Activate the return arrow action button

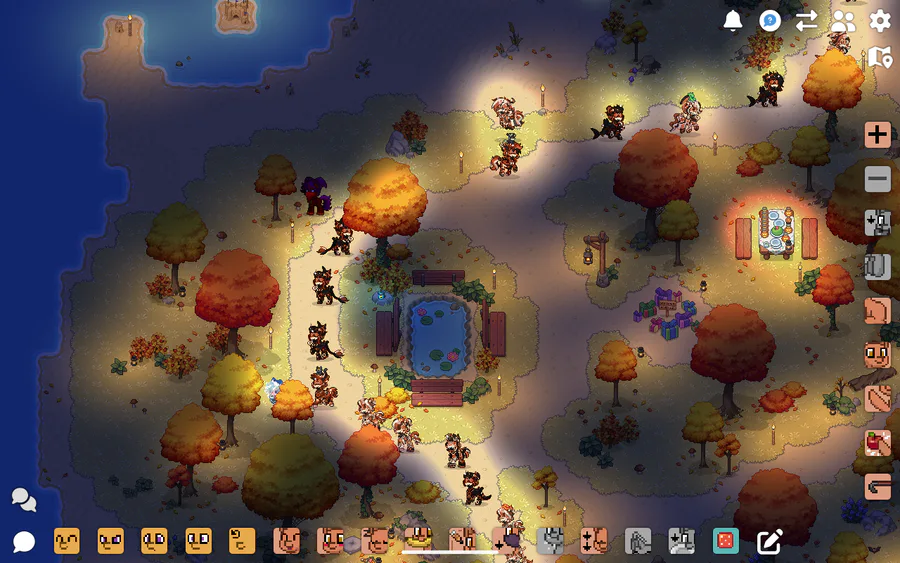click(x=878, y=487)
